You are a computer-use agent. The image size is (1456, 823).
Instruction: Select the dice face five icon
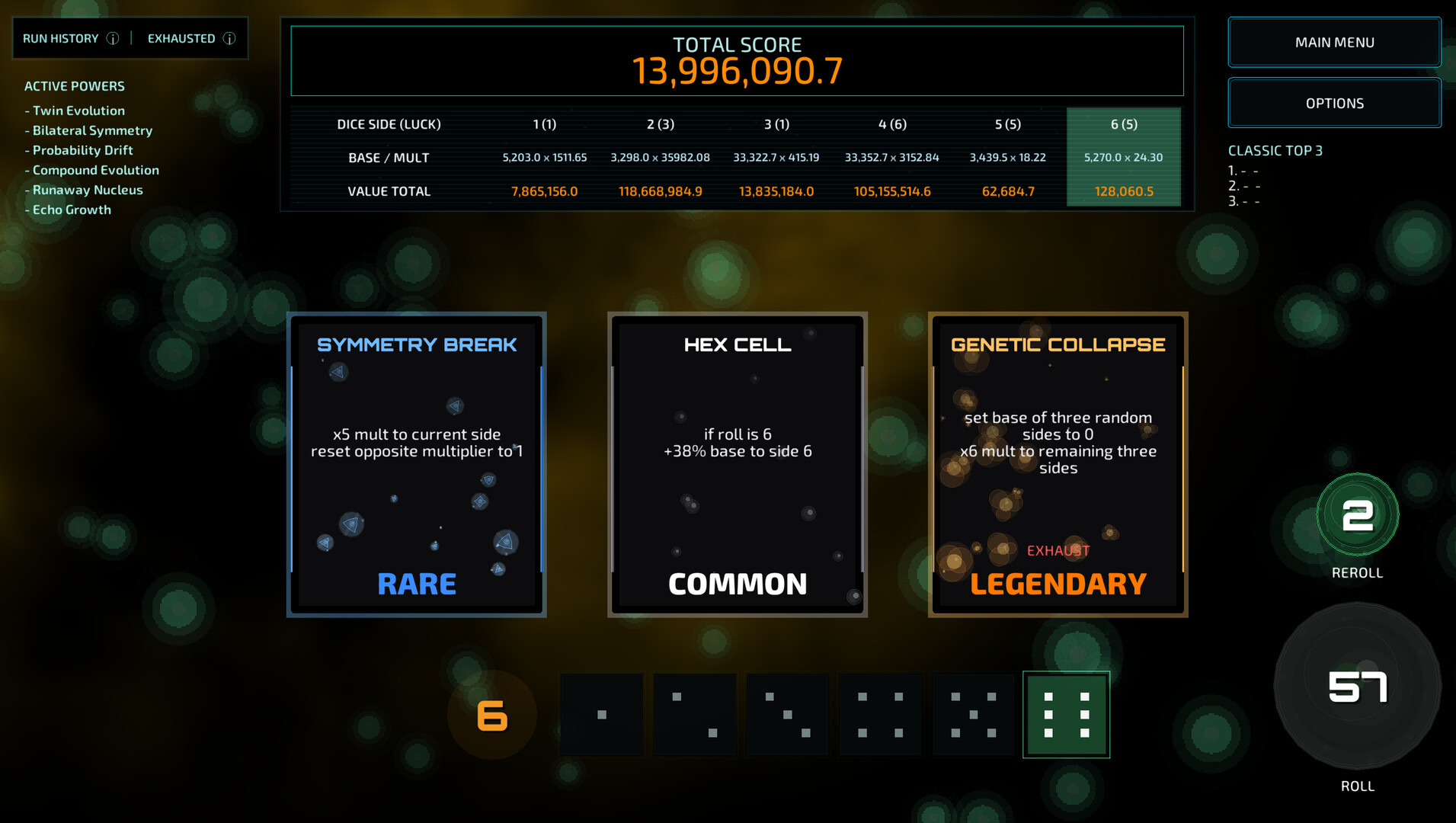tap(973, 714)
